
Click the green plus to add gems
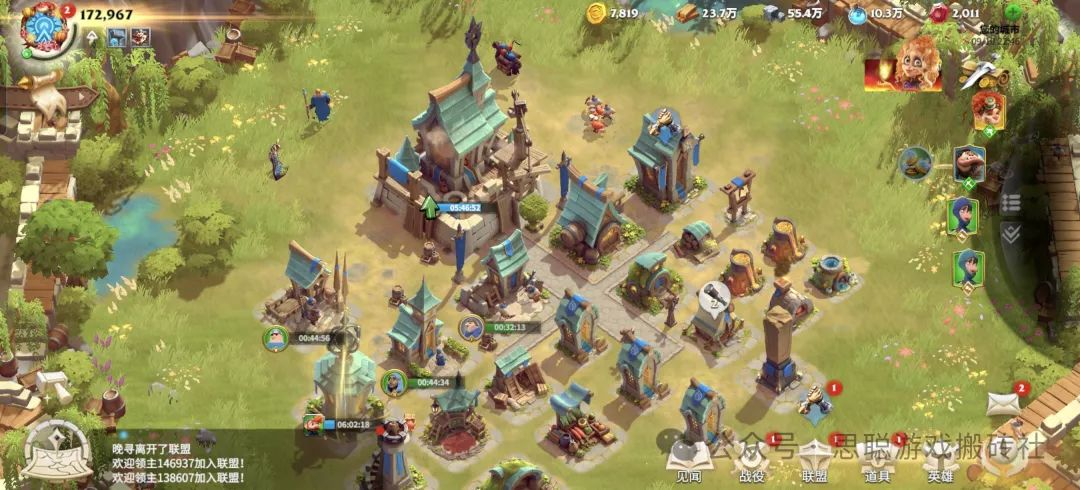pyautogui.click(x=1013, y=13)
